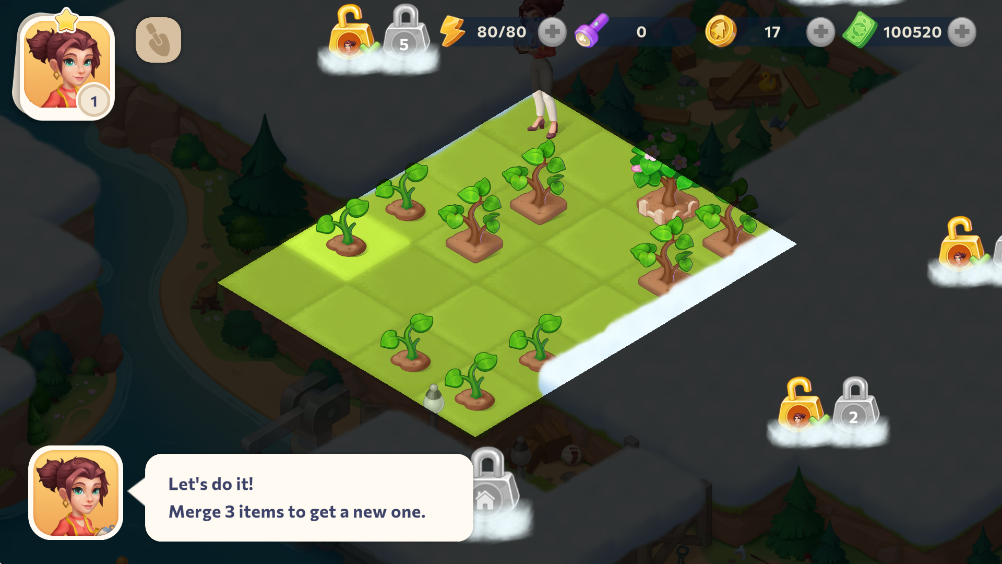Click the purple flashlight icon

coord(590,32)
